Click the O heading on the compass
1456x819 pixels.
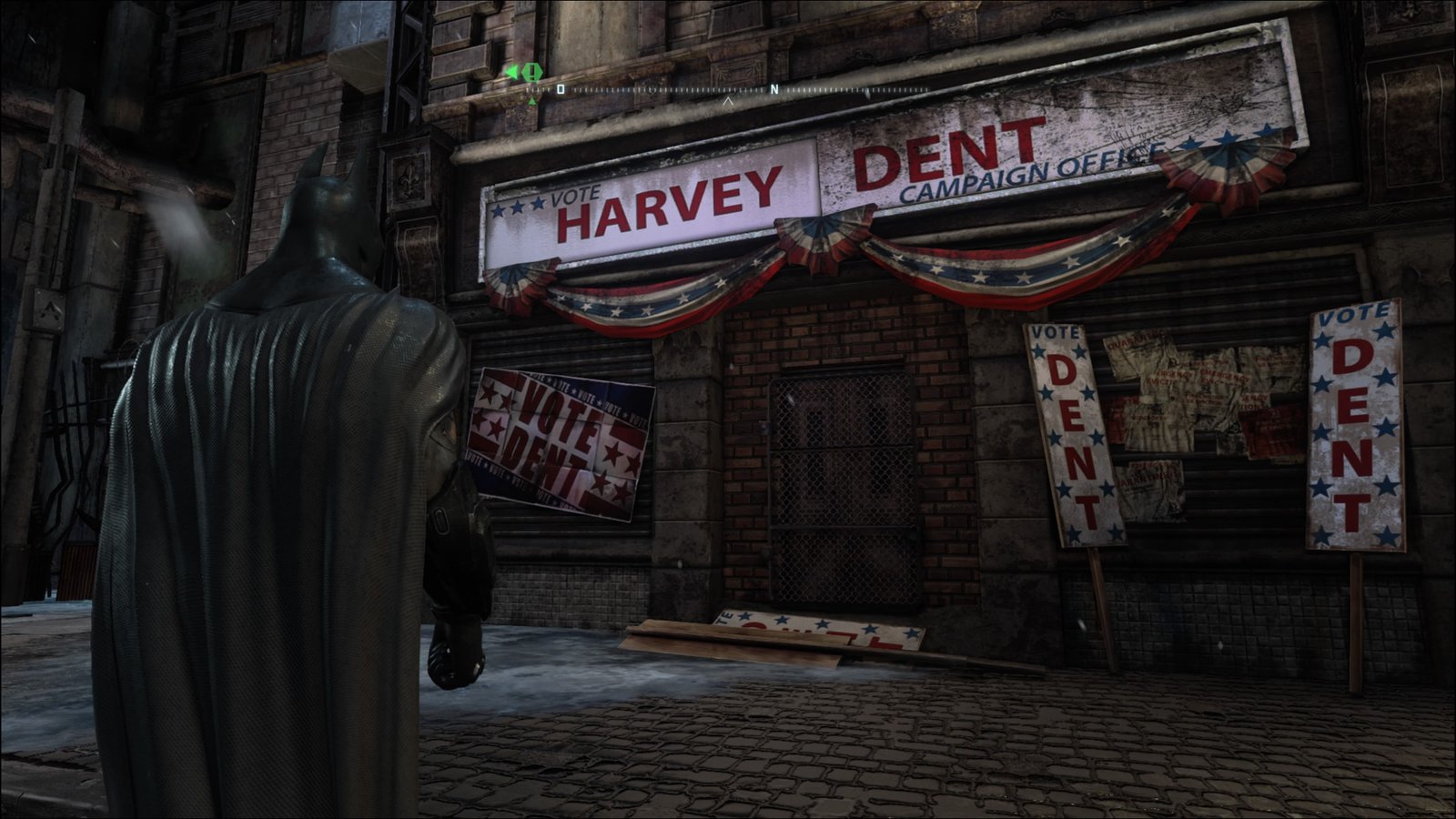click(561, 89)
